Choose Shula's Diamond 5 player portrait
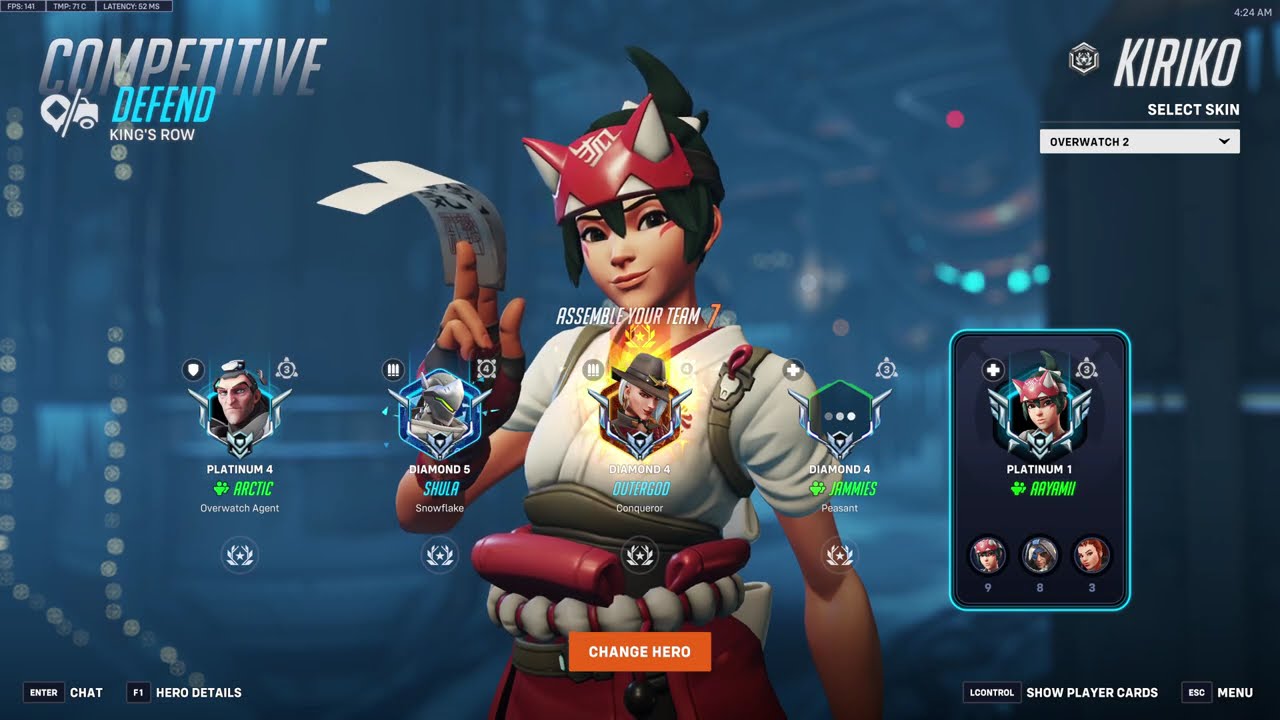The width and height of the screenshot is (1280, 720). click(439, 412)
